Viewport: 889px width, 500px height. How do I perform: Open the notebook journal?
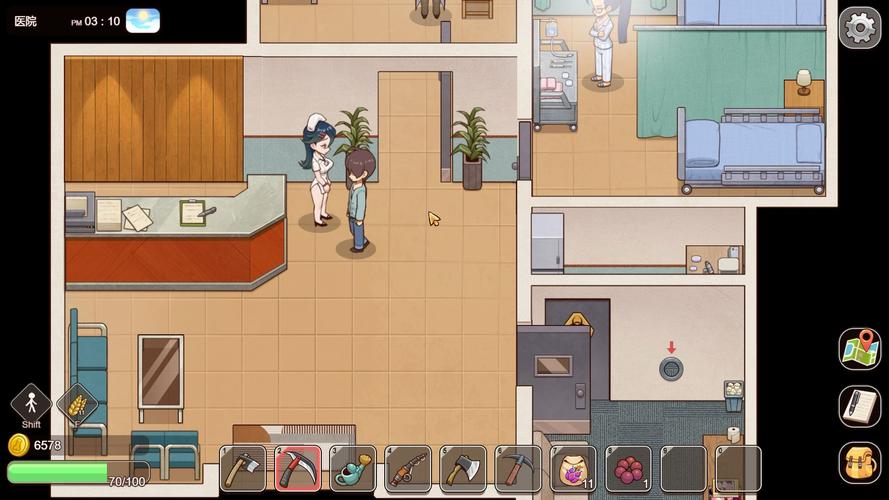[x=860, y=406]
